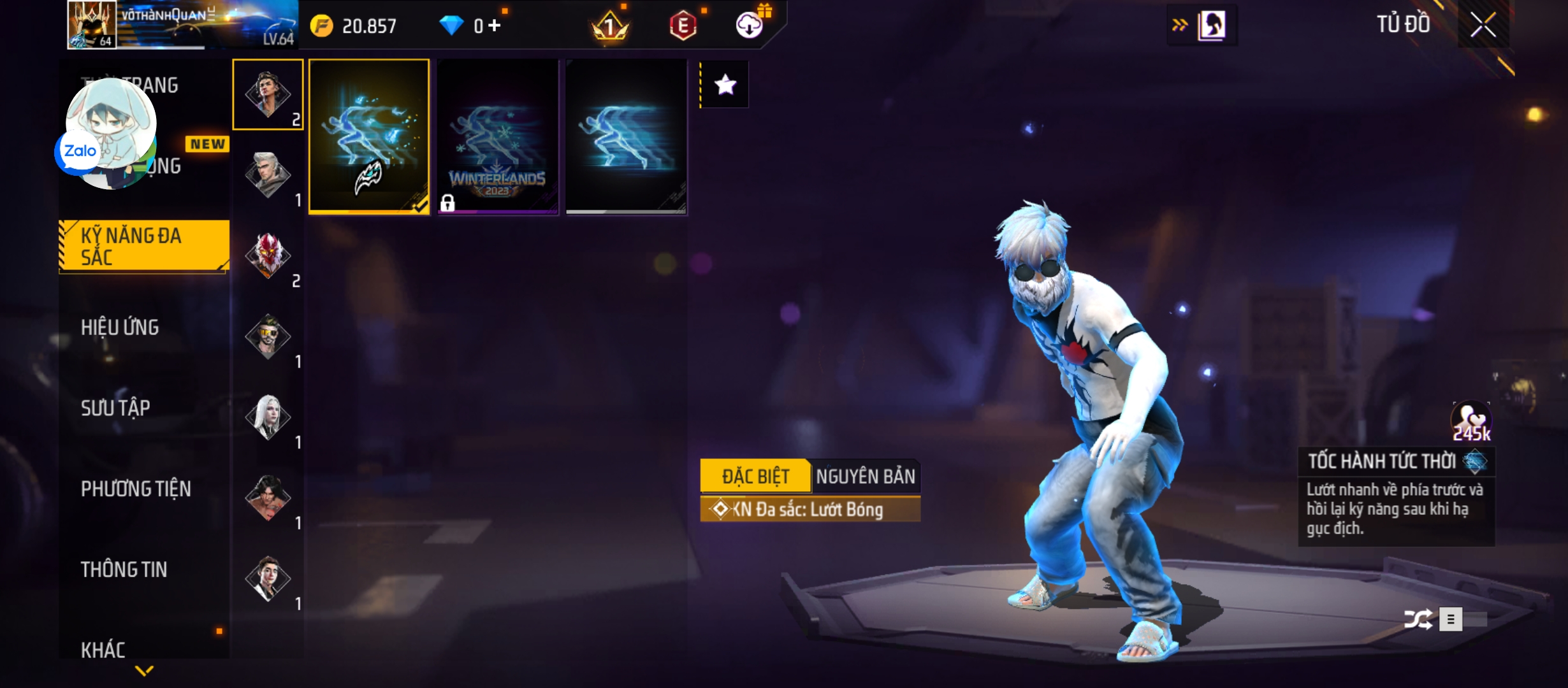Switch to the Nguyên Bản tab
1568x688 pixels.
click(x=865, y=476)
